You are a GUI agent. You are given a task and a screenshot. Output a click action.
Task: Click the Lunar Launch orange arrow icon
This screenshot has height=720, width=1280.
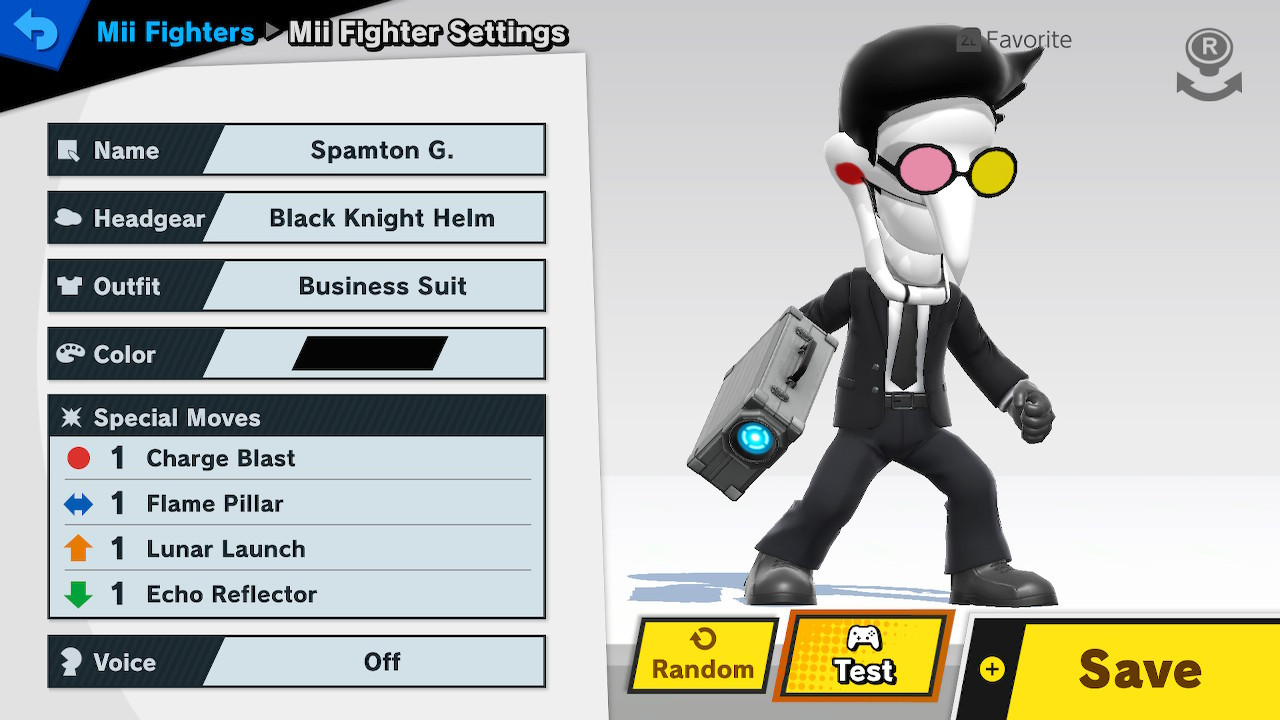(77, 549)
